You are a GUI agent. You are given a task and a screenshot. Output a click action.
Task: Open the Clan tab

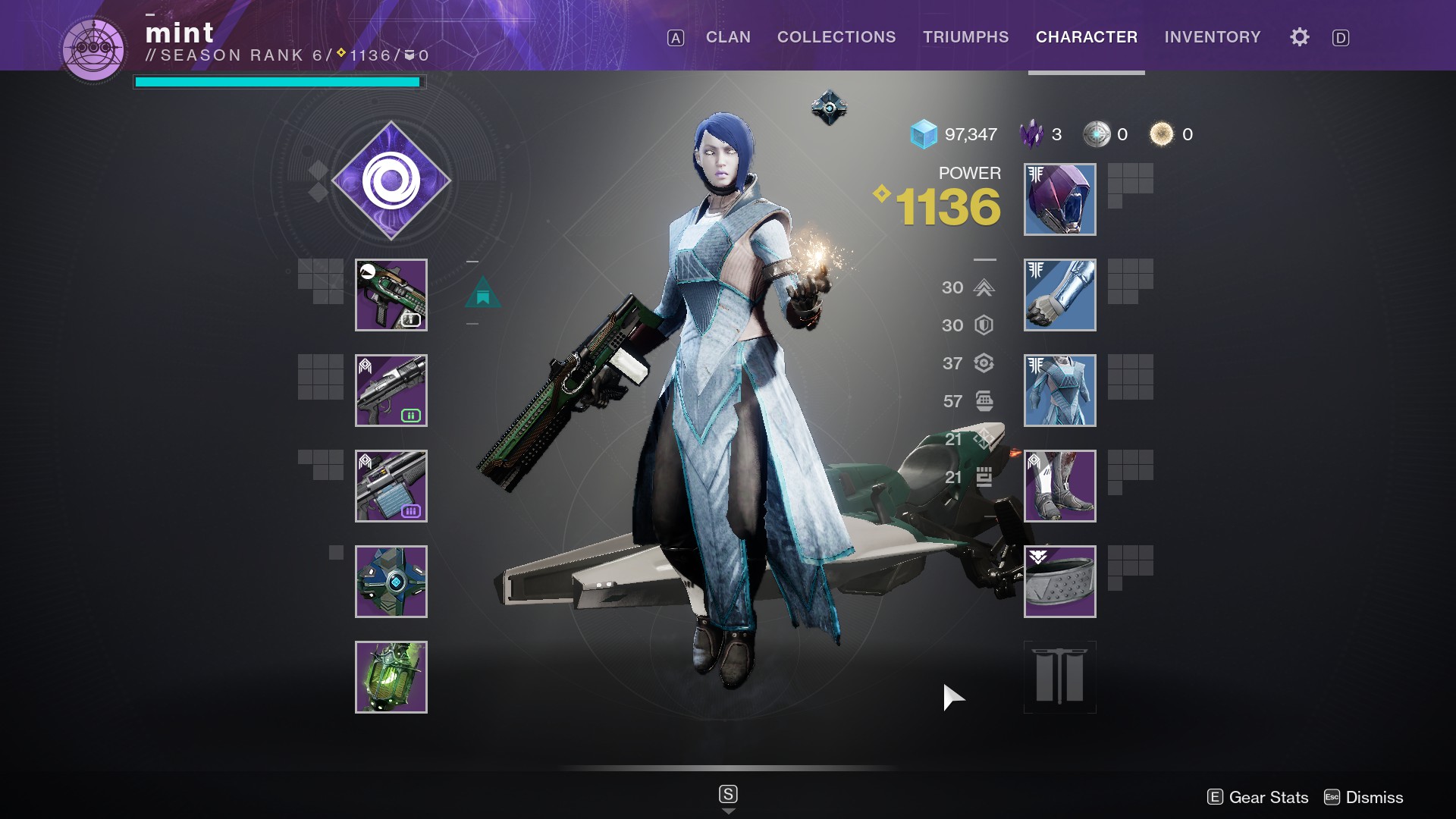[x=728, y=37]
